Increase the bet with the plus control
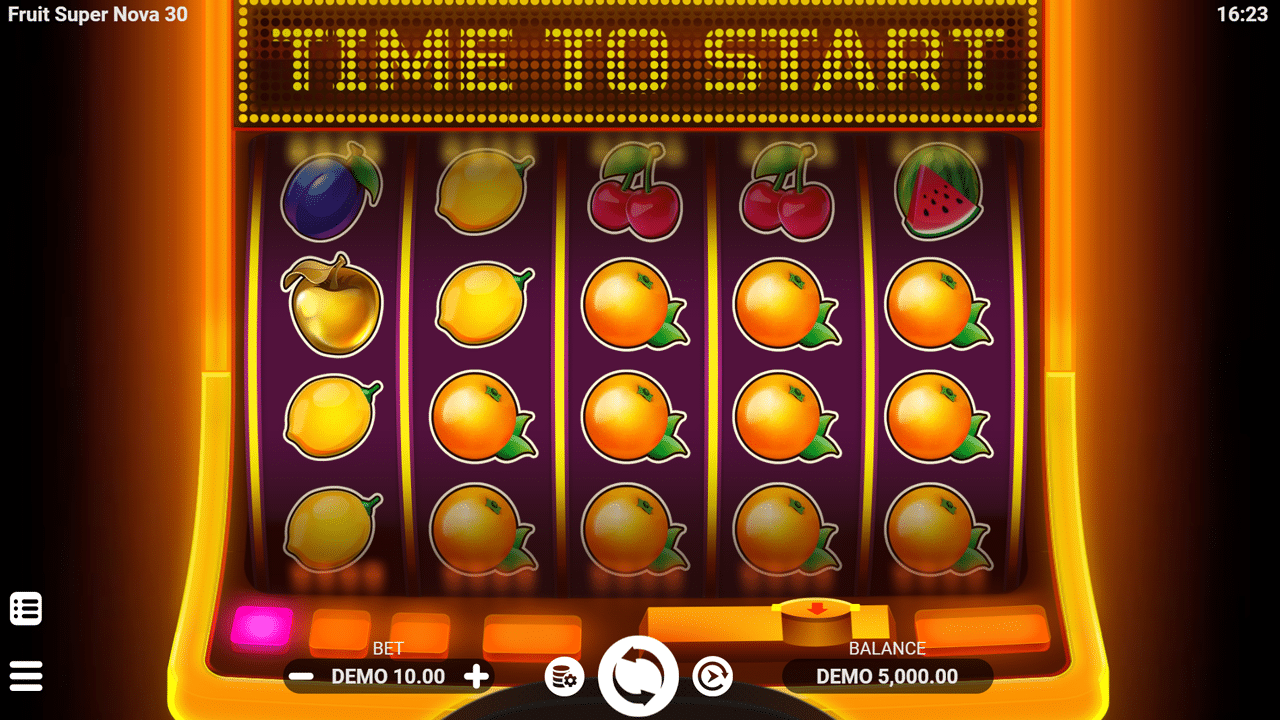1280x720 pixels. pyautogui.click(x=476, y=676)
